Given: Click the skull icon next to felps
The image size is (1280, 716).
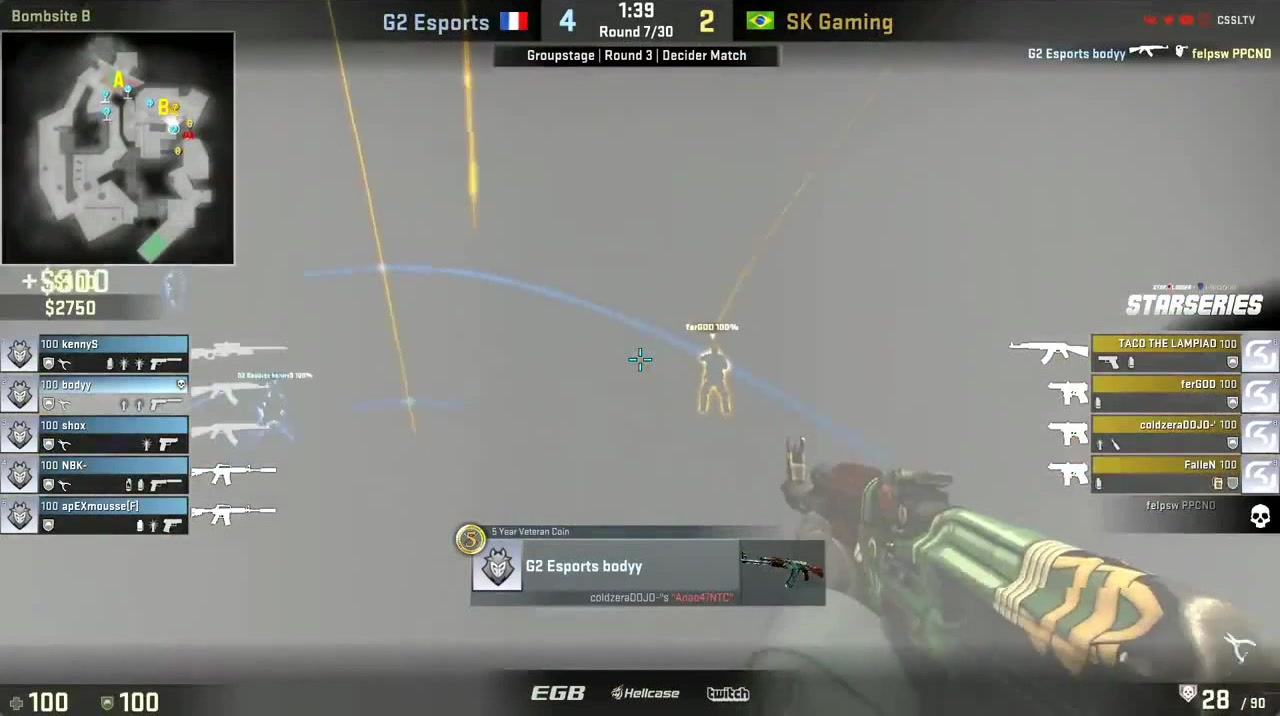Looking at the screenshot, I should [1260, 516].
